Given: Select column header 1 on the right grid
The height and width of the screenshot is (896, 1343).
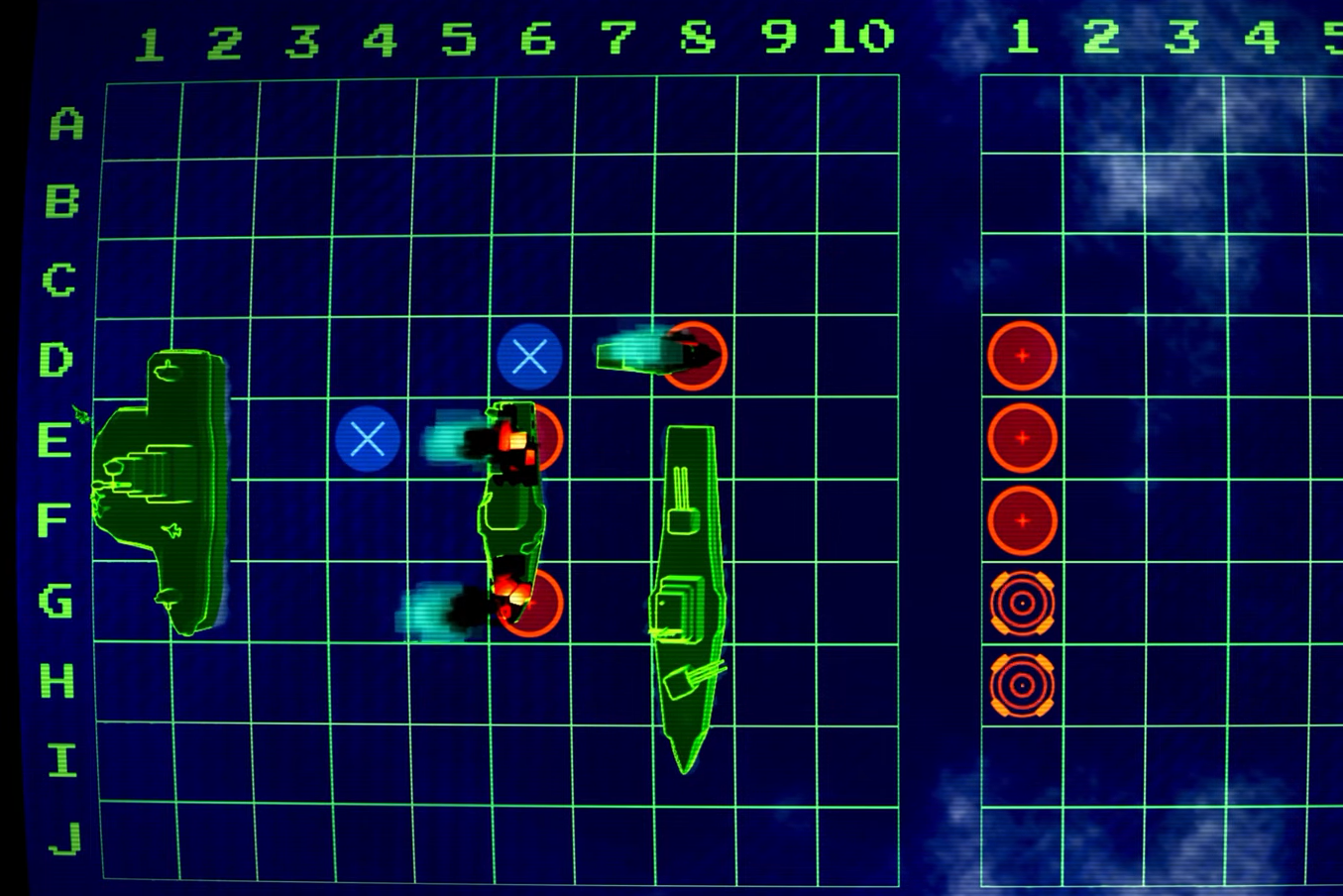Looking at the screenshot, I should pos(1023,35).
